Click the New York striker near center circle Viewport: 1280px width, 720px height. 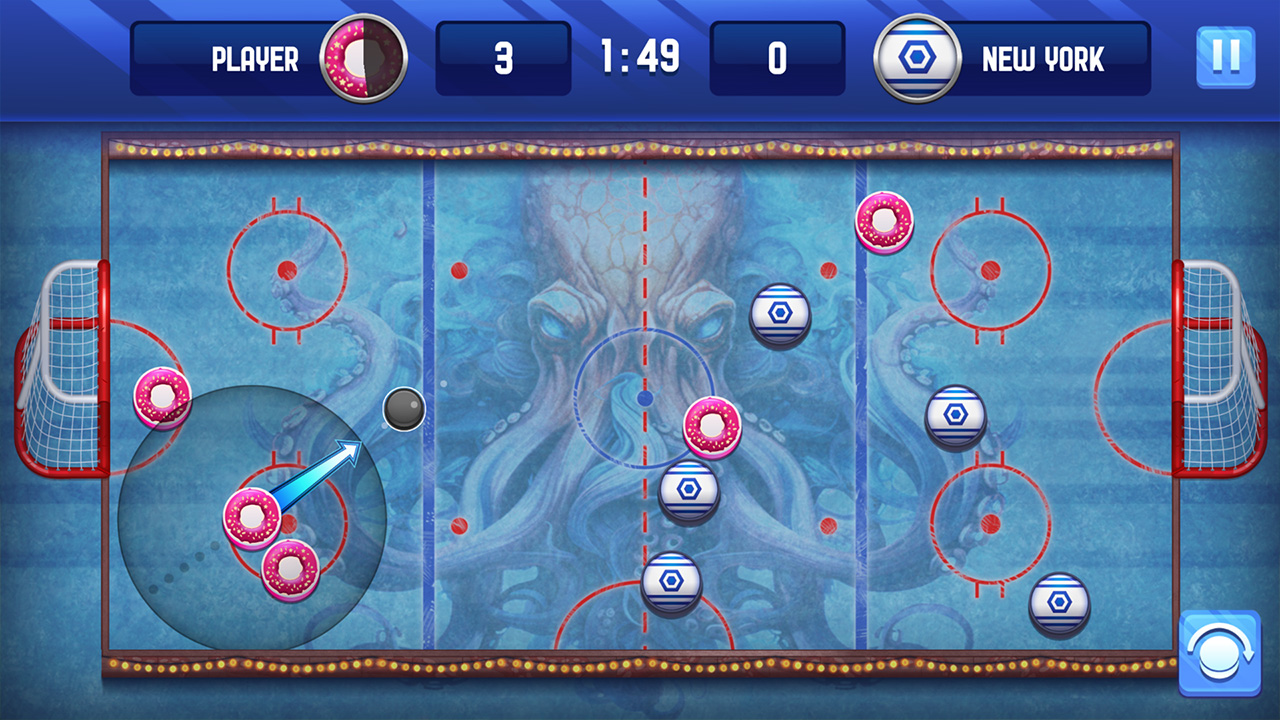coord(779,315)
